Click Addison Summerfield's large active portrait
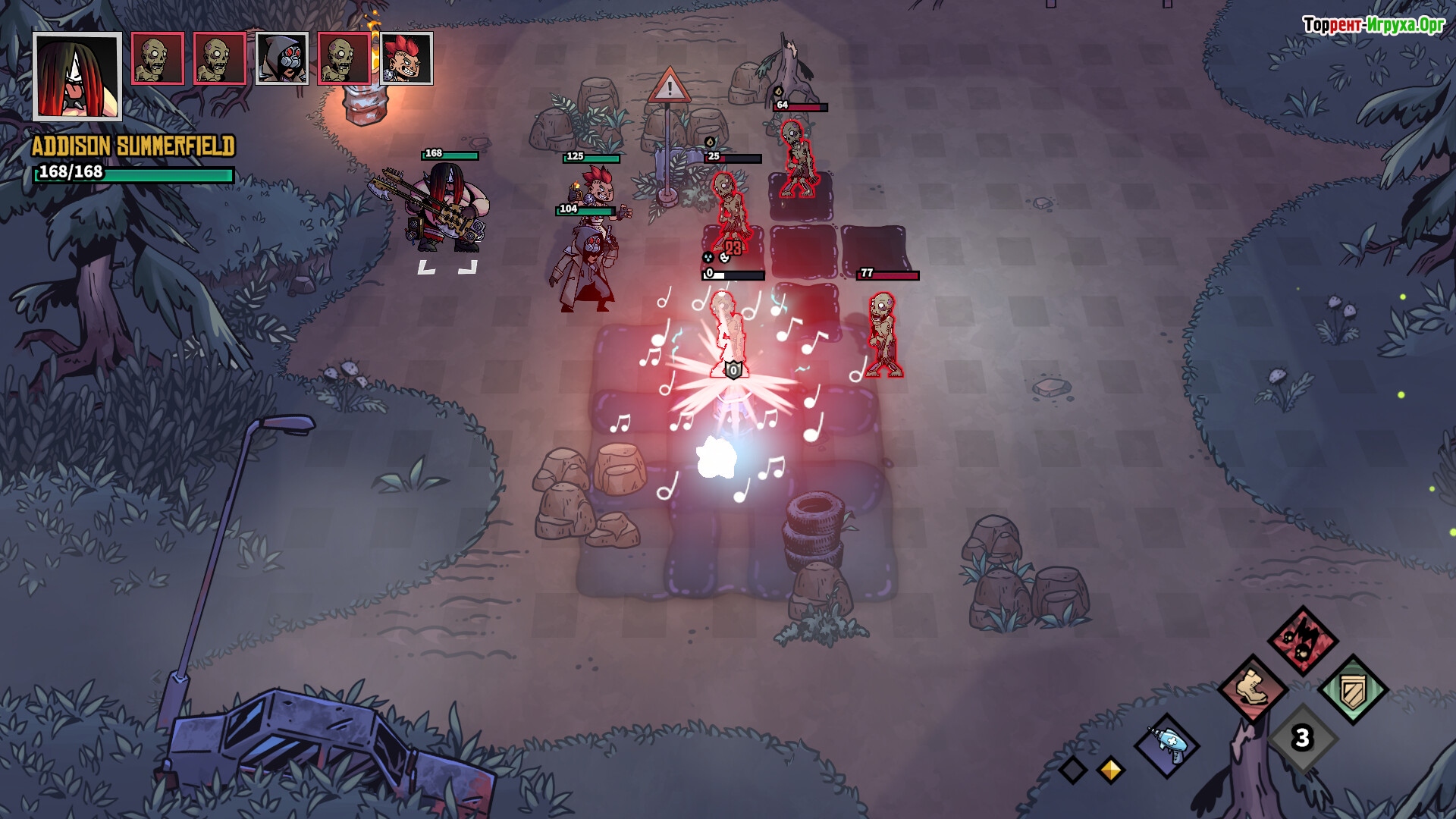The height and width of the screenshot is (819, 1456). tap(77, 76)
